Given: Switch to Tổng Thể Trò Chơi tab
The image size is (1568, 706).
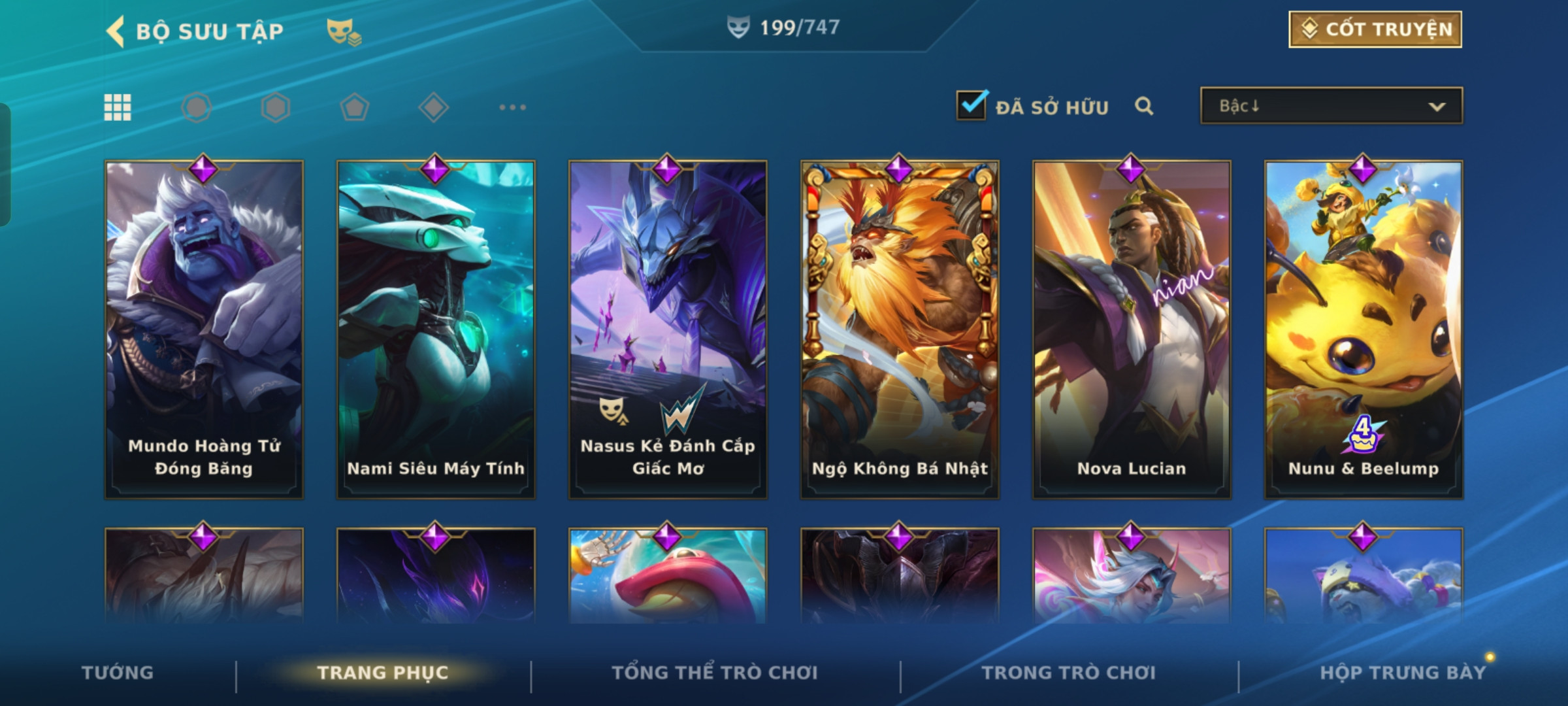Looking at the screenshot, I should pos(715,673).
